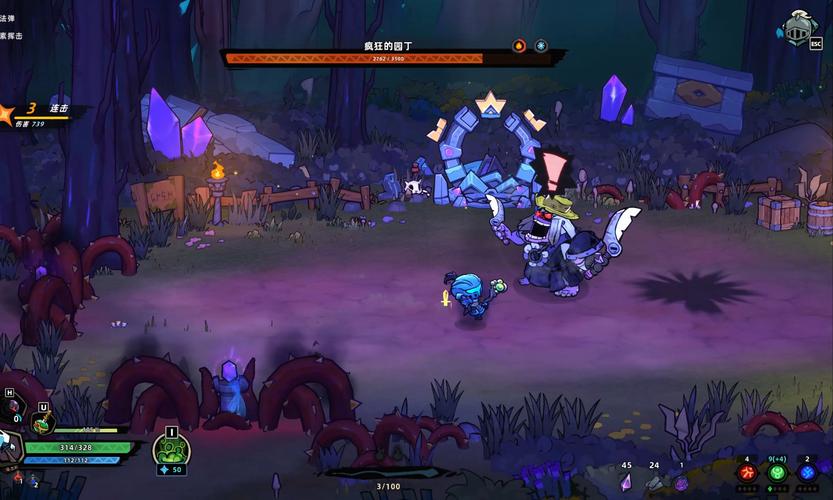Use the green potion flask item
833x500 pixels.
pos(42,424)
